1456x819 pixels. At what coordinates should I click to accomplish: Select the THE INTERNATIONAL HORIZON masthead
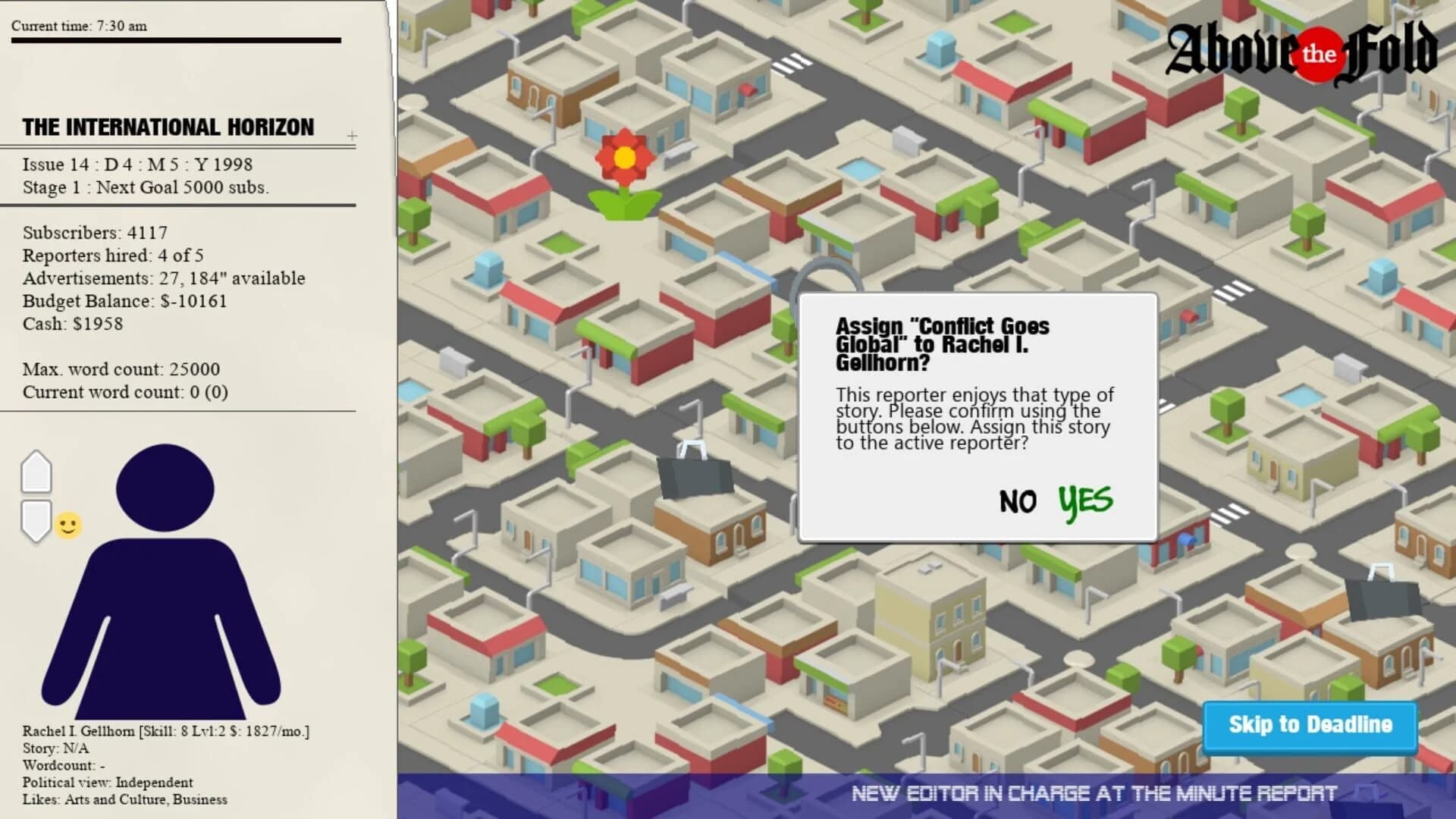(168, 127)
